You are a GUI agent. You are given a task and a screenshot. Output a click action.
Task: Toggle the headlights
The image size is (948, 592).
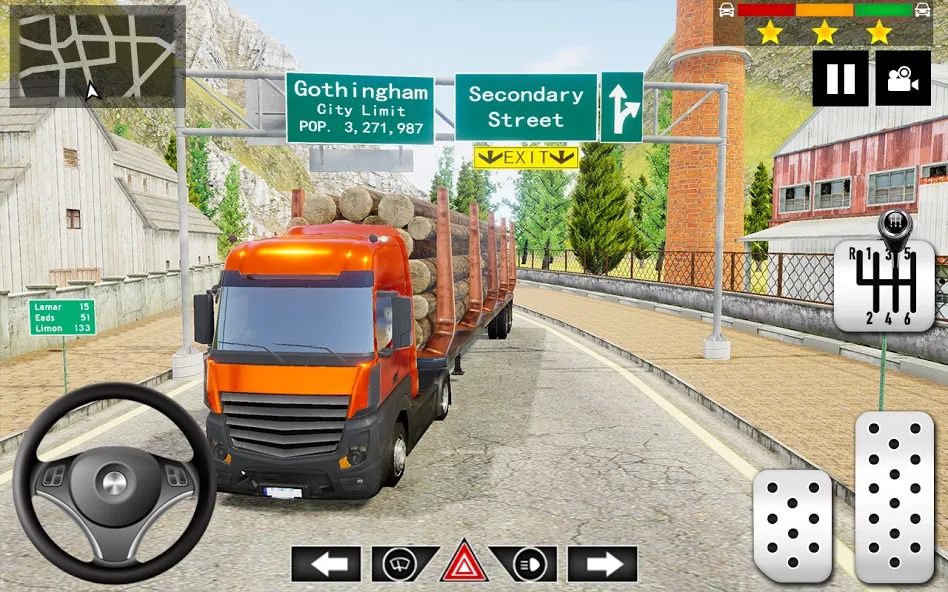point(524,564)
